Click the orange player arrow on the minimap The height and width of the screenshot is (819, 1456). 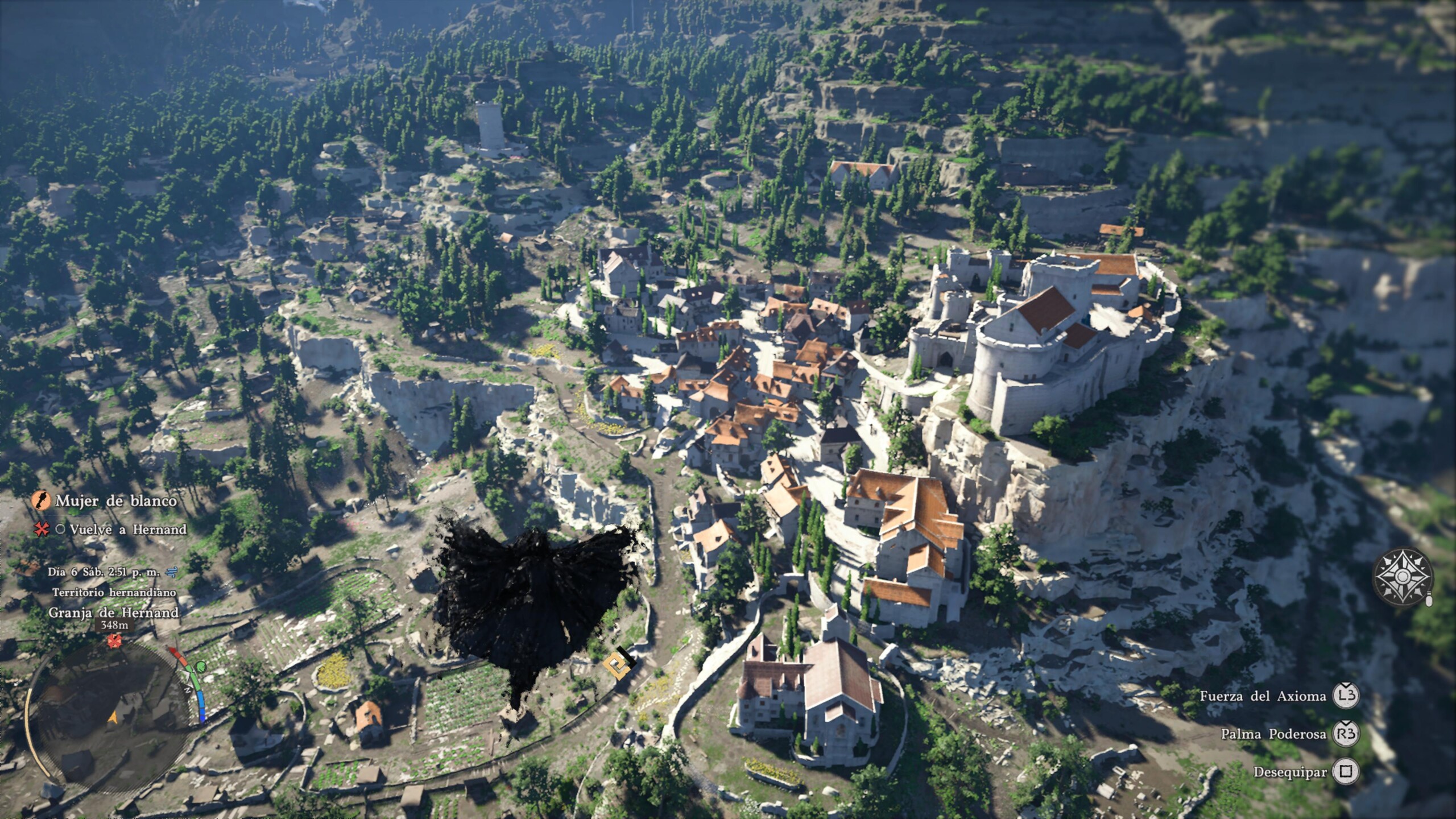tap(113, 718)
